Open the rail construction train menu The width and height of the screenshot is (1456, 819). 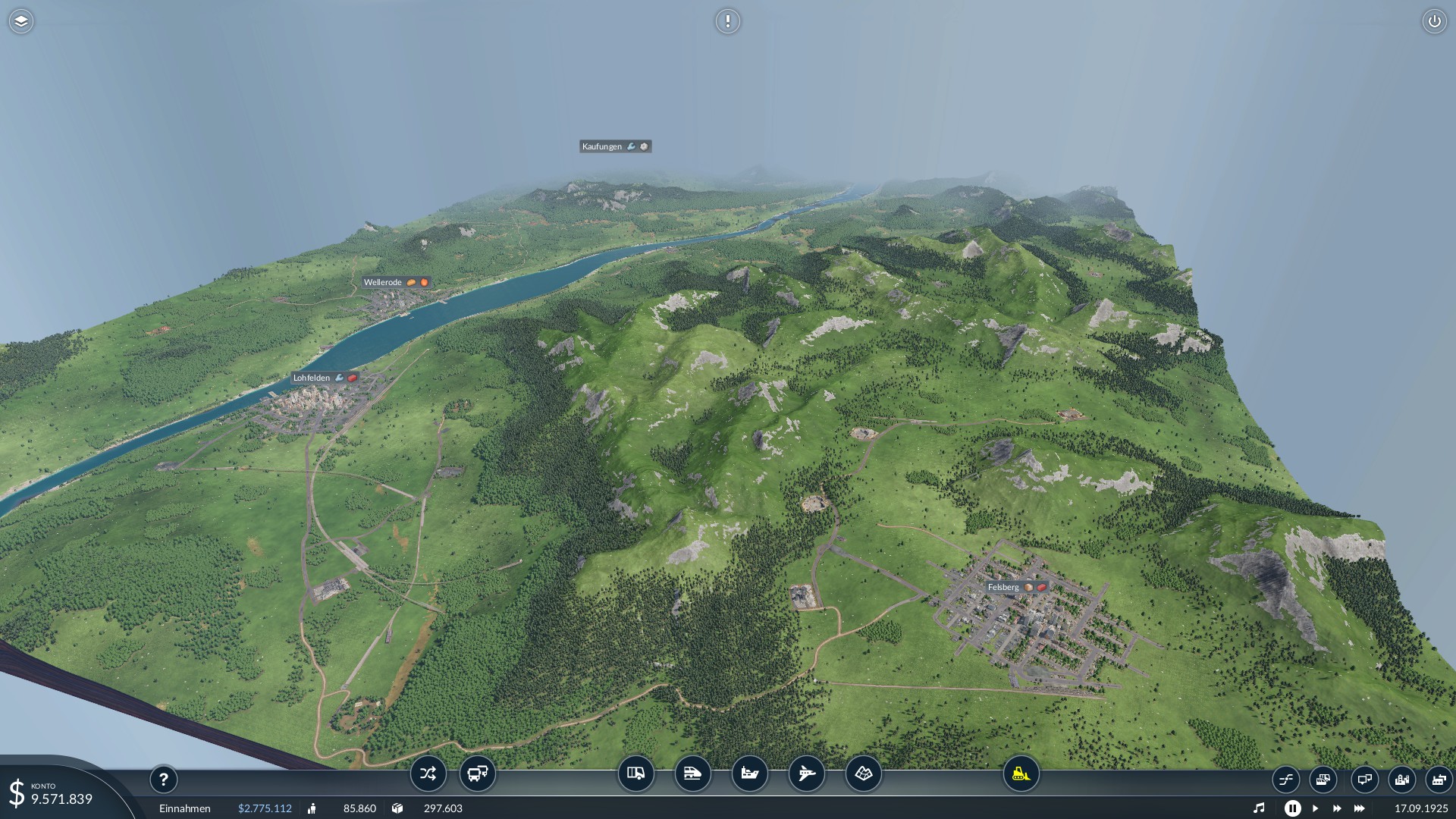point(692,774)
